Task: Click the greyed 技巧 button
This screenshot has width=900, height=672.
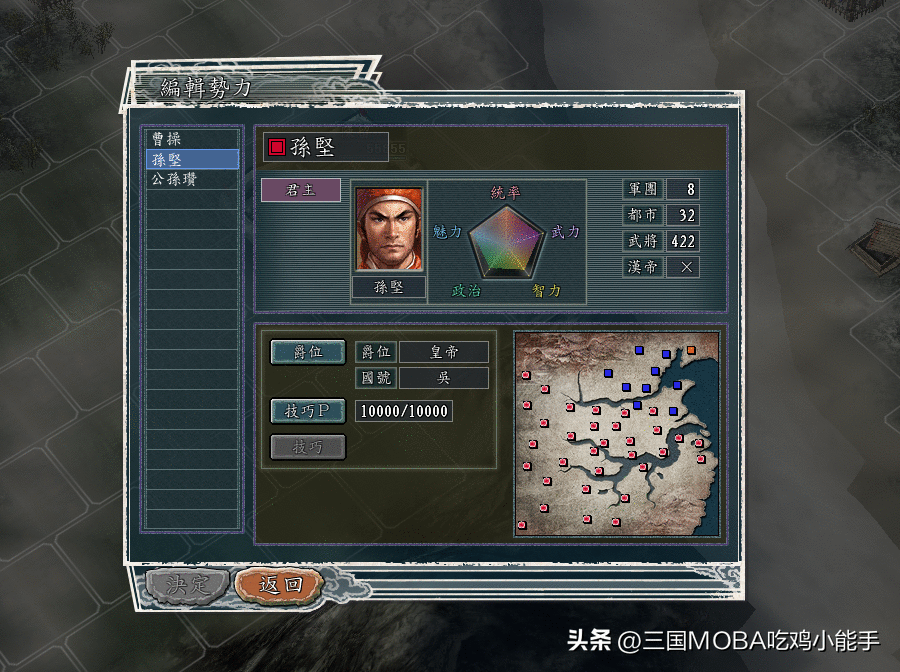Action: coord(308,447)
